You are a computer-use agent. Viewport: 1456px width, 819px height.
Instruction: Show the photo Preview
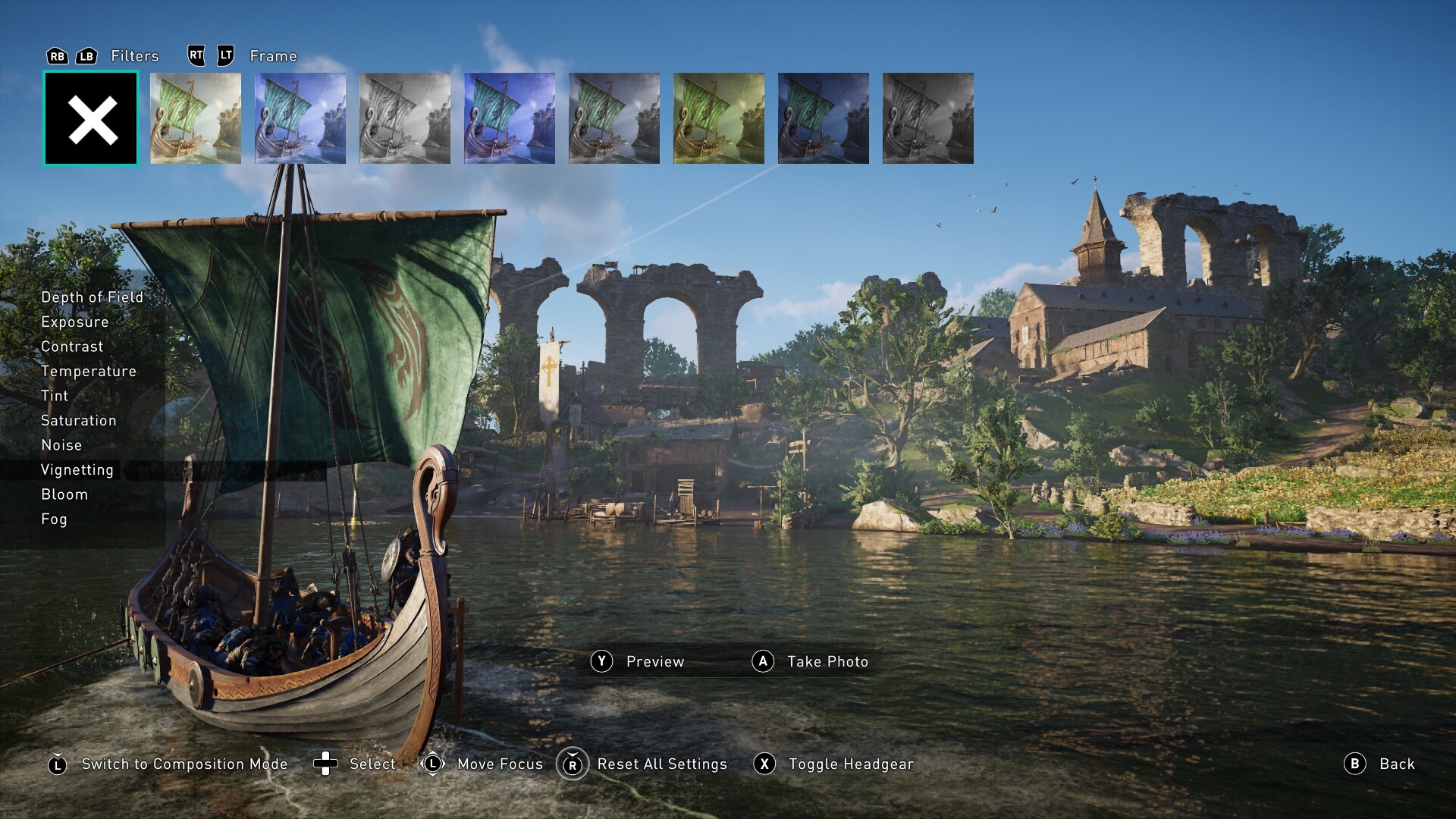click(654, 662)
